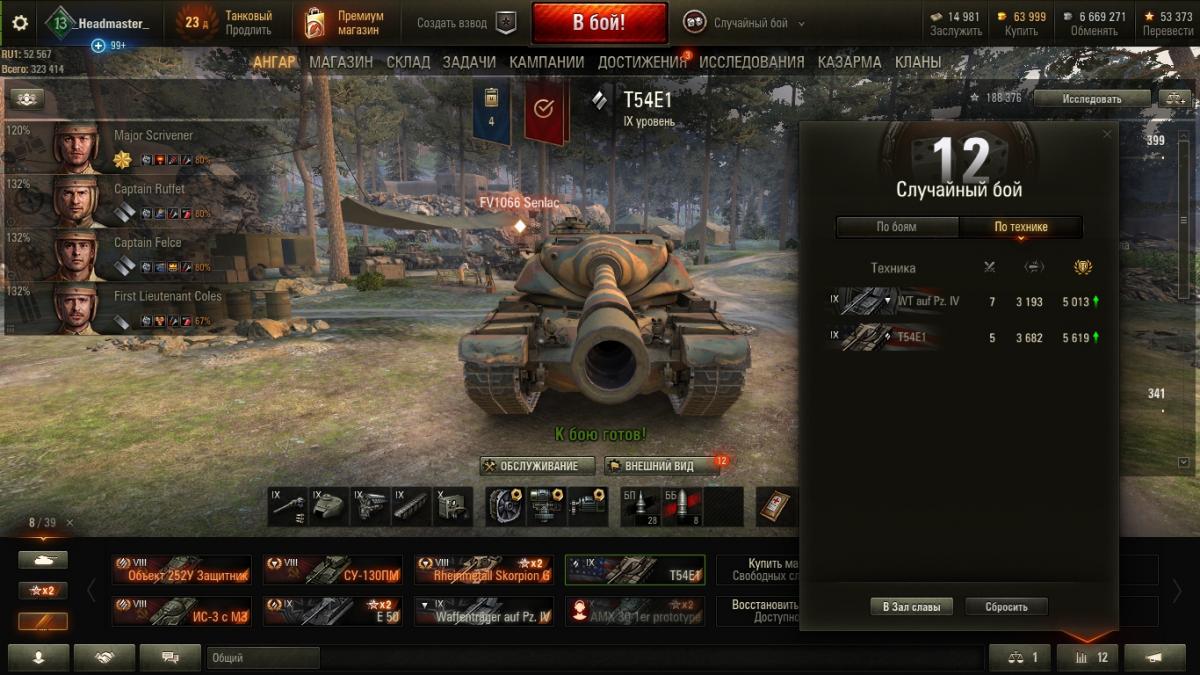Go to the ДОСТИЖЕНИЯ tab
This screenshot has width=1200, height=675.
[642, 62]
